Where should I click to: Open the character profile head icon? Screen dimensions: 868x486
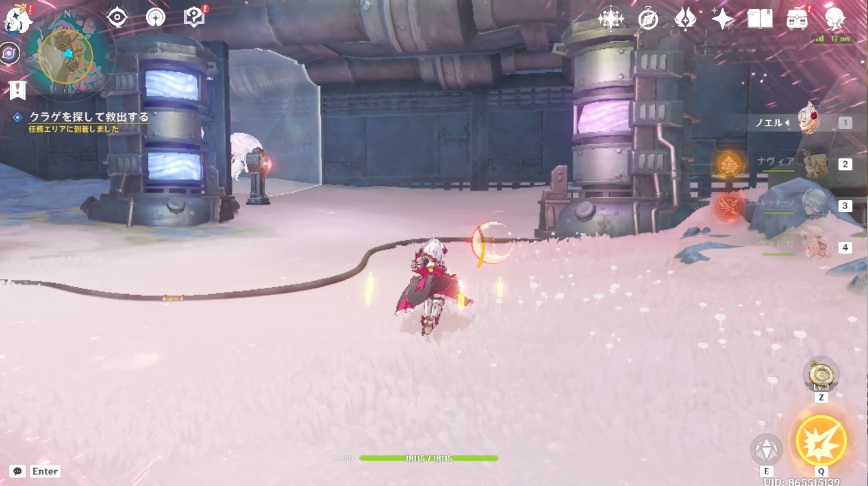click(834, 18)
